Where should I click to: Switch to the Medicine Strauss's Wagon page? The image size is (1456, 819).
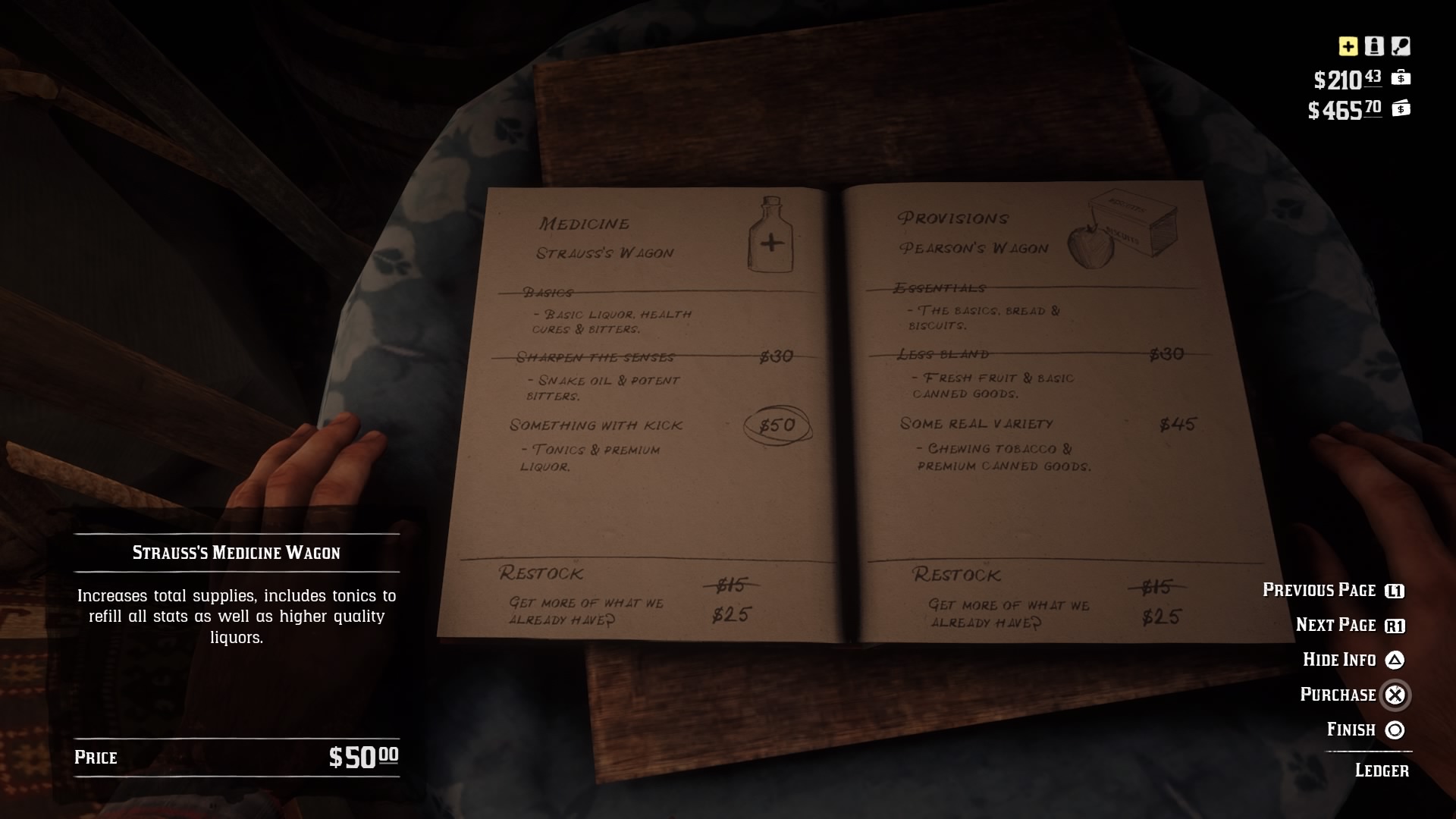[607, 235]
